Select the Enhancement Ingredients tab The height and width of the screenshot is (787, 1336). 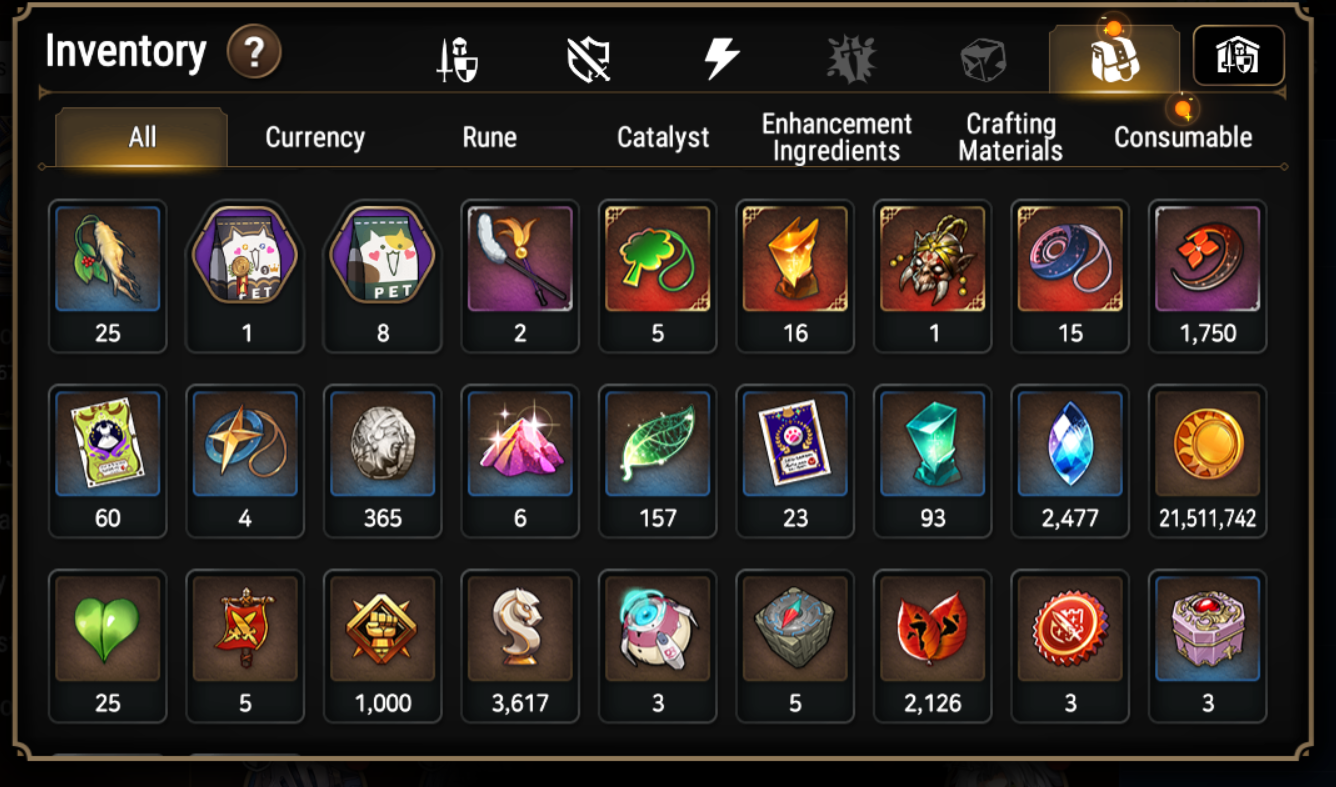837,137
